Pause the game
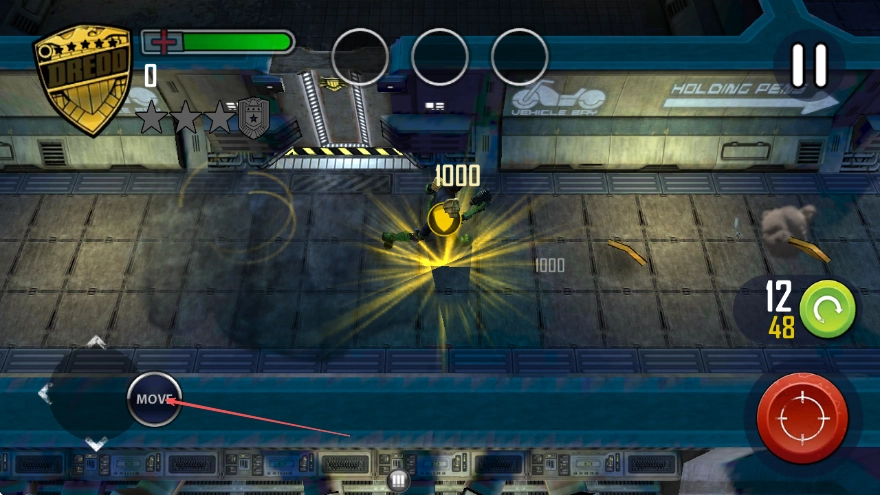The height and width of the screenshot is (495, 880). pyautogui.click(x=809, y=66)
